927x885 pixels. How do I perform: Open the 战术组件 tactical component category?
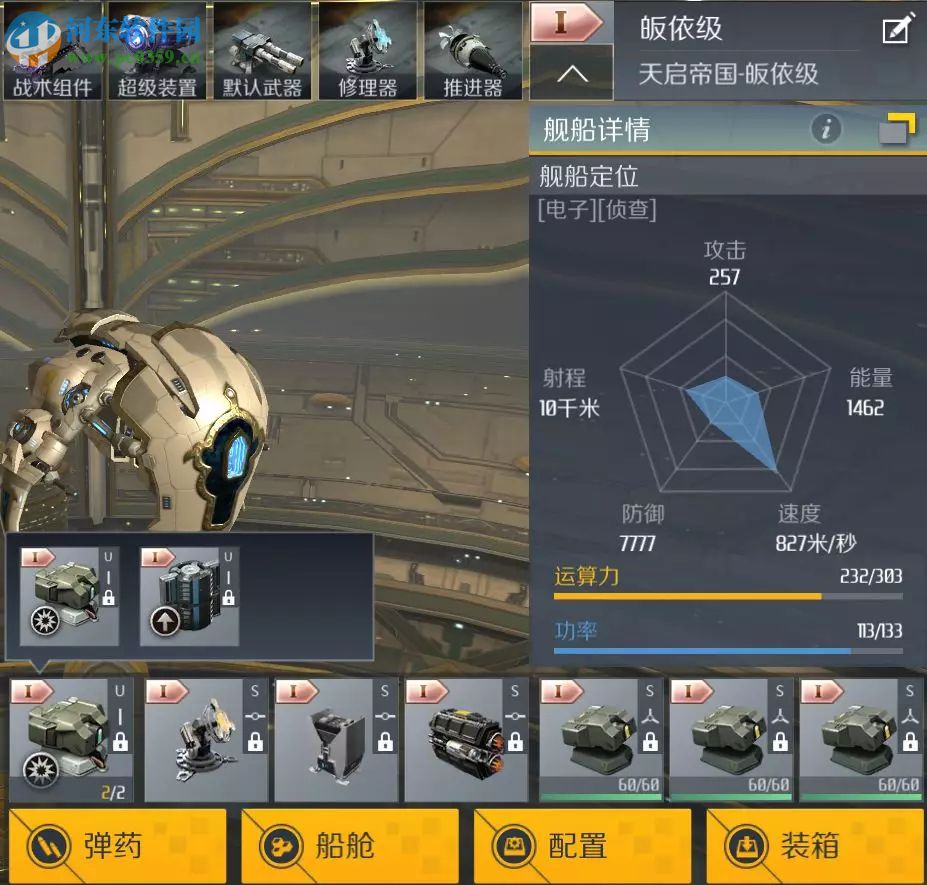point(52,51)
